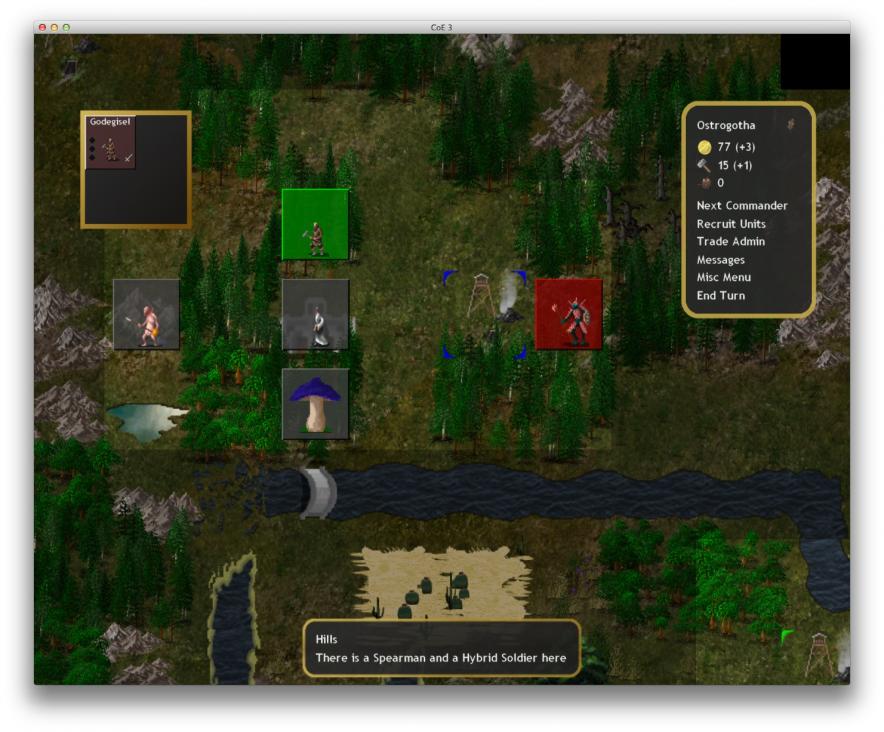This screenshot has height=732, width=884.
Task: Select the barbarian spearman unit tile
Action: (146, 314)
